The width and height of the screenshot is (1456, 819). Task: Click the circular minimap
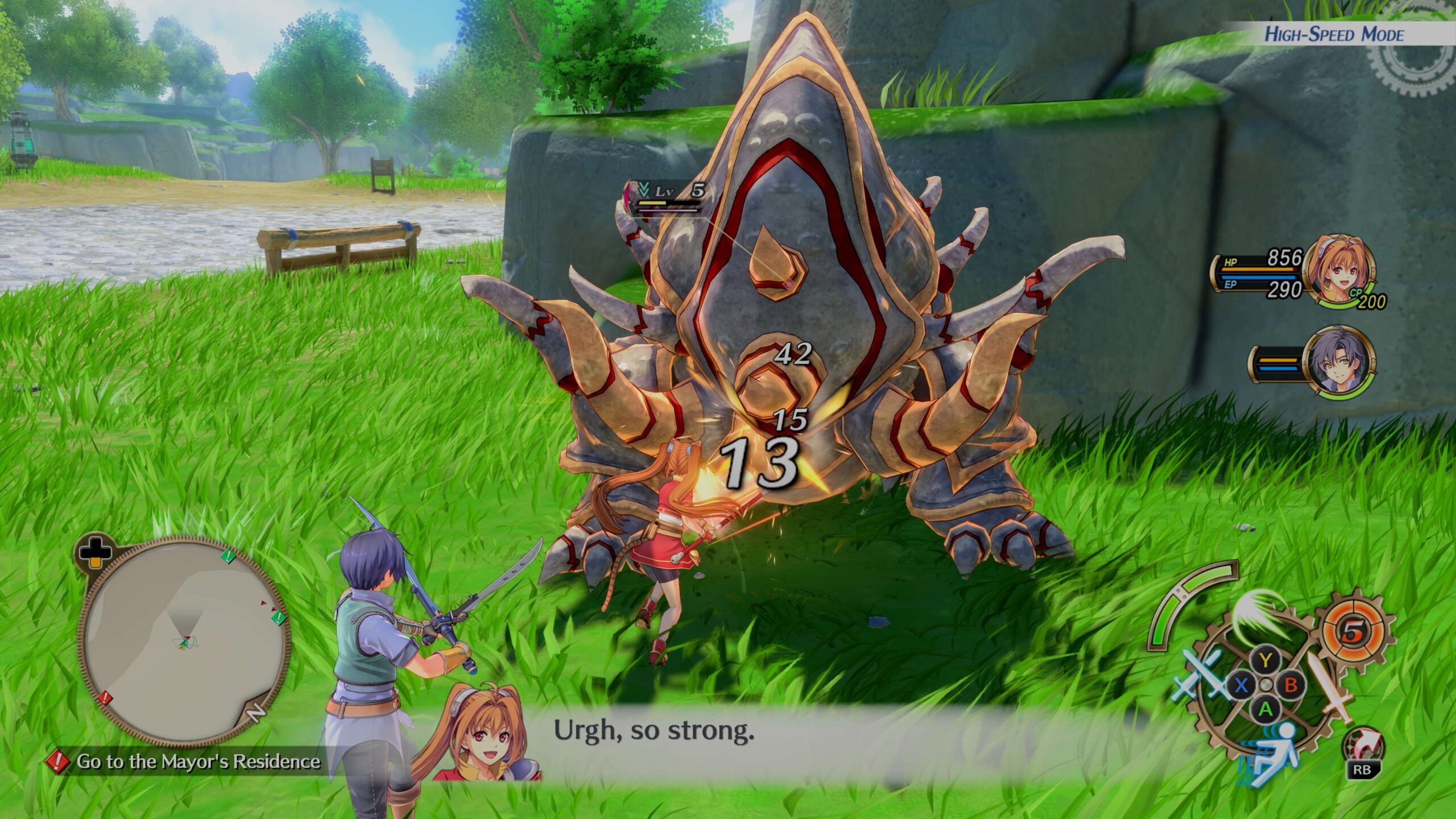click(183, 639)
